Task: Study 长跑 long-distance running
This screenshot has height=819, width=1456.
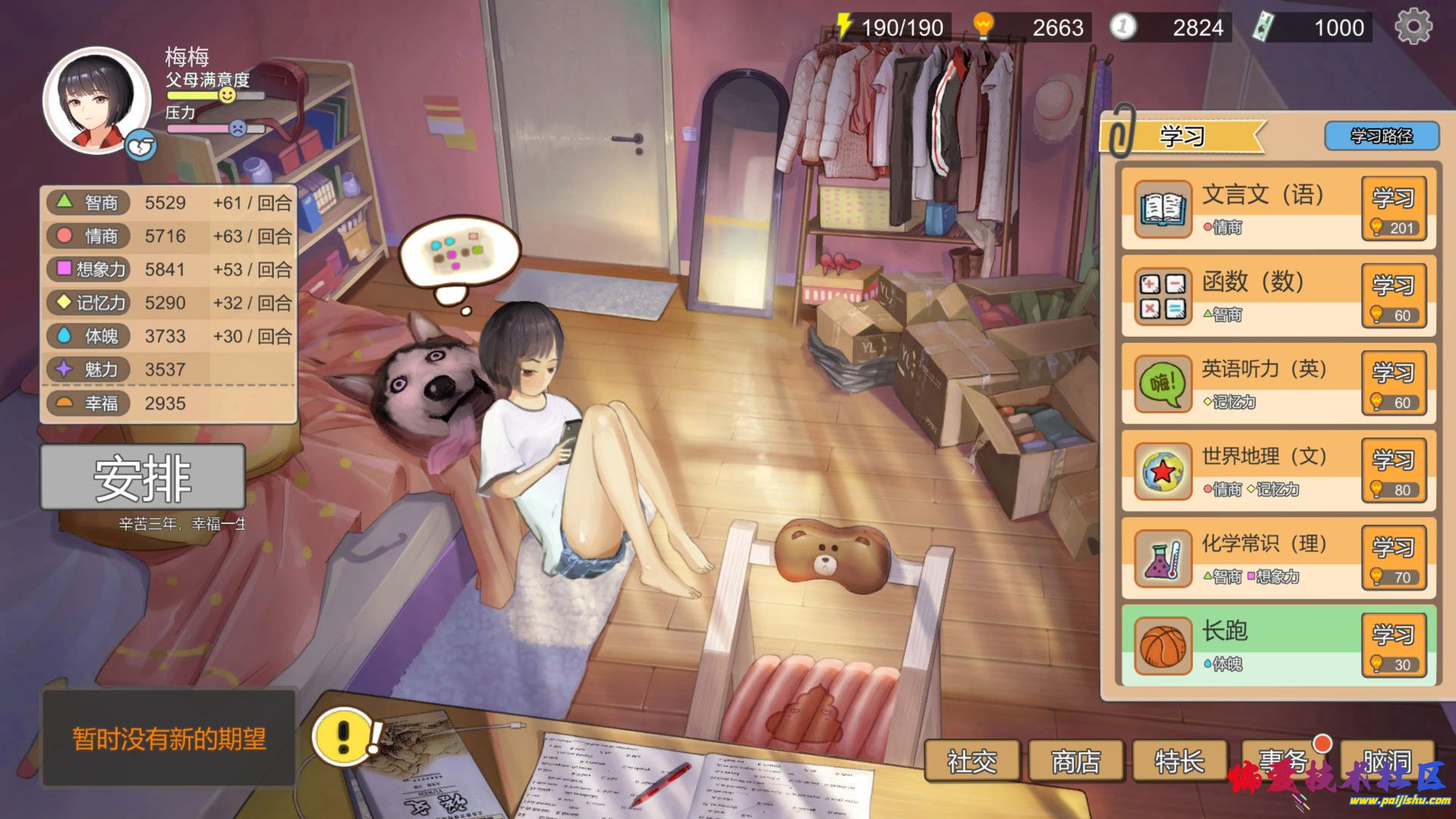Action: coord(1393,645)
